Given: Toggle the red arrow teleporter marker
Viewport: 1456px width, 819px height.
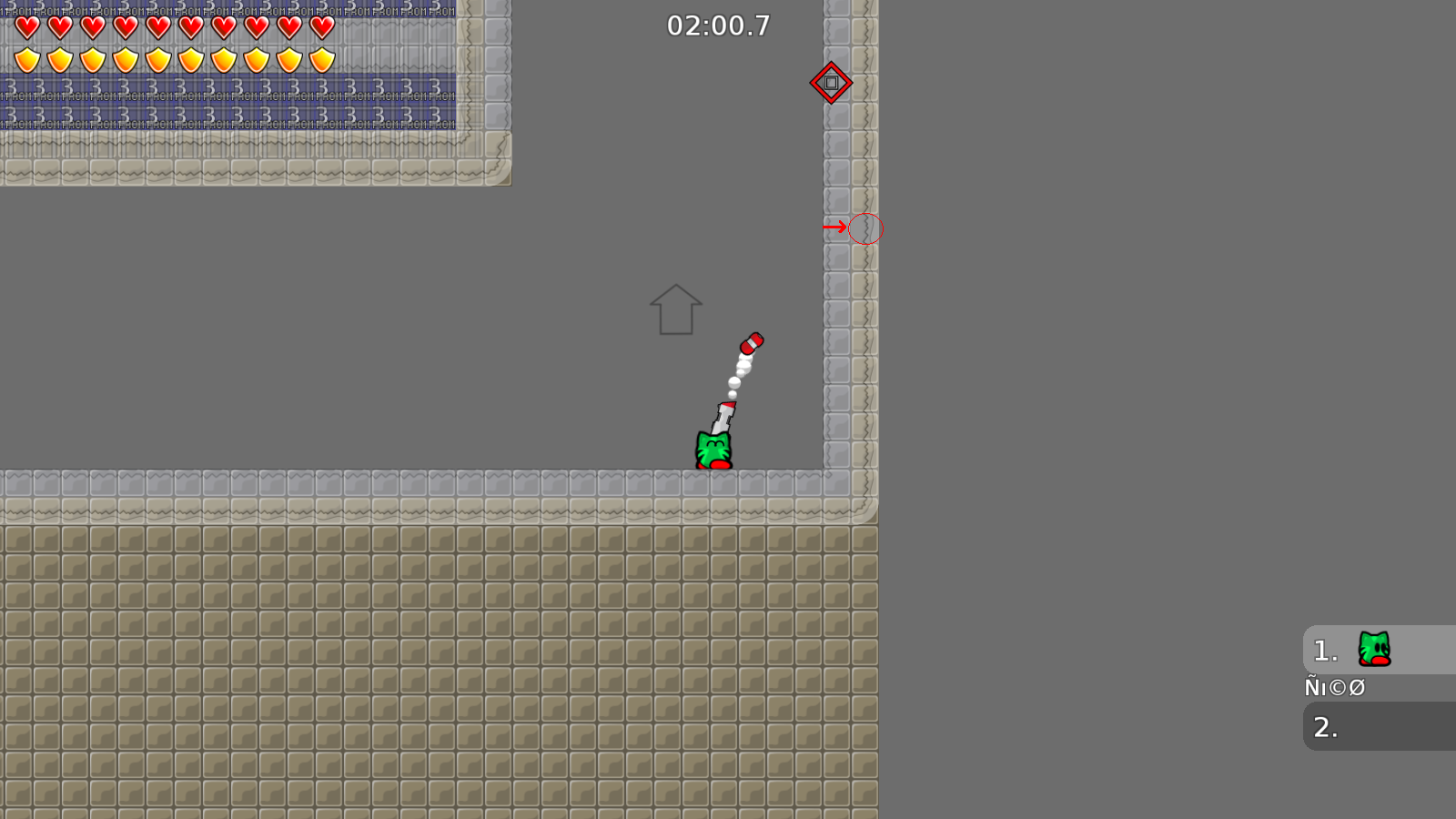Looking at the screenshot, I should click(x=834, y=226).
